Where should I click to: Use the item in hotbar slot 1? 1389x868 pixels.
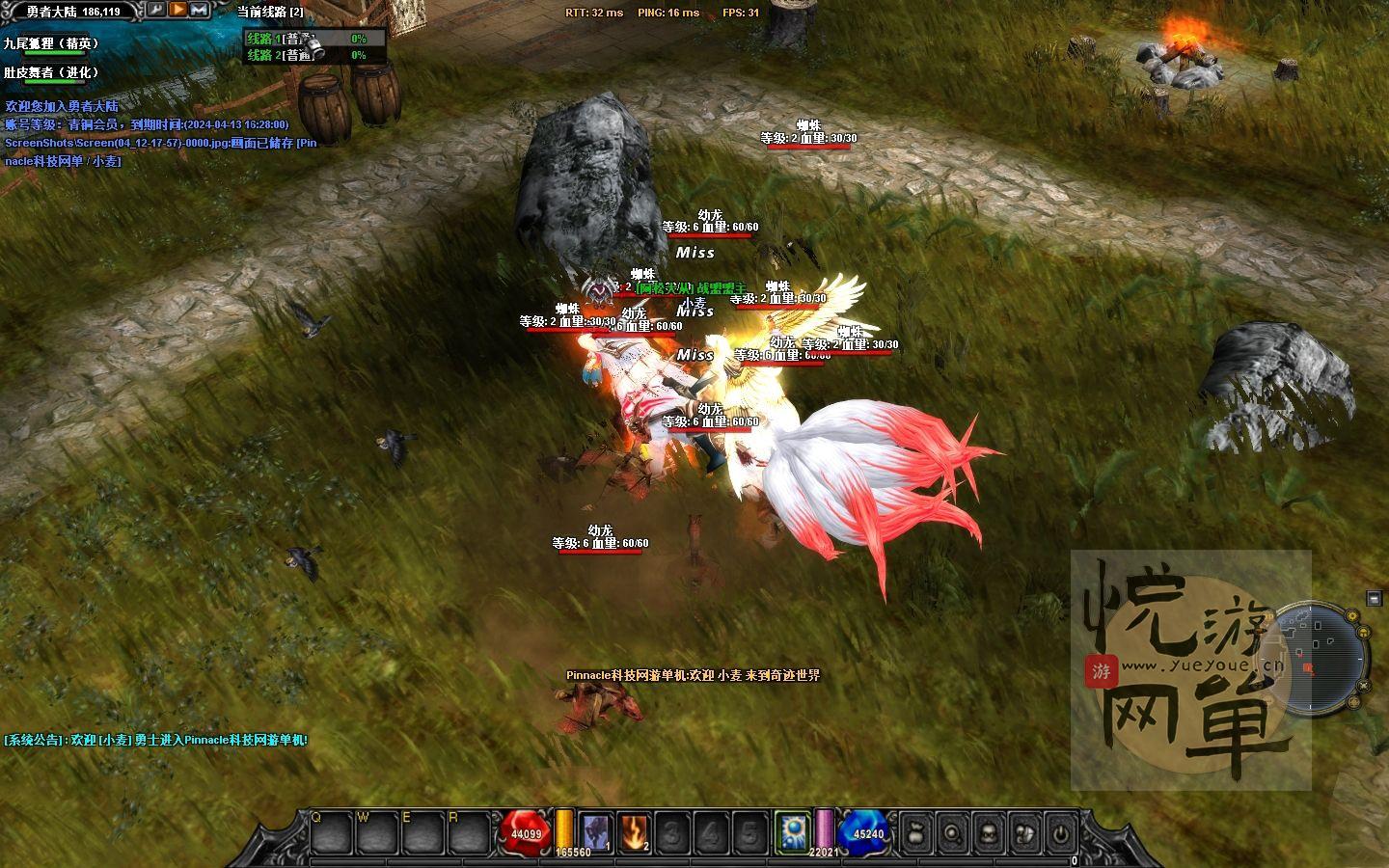[596, 831]
